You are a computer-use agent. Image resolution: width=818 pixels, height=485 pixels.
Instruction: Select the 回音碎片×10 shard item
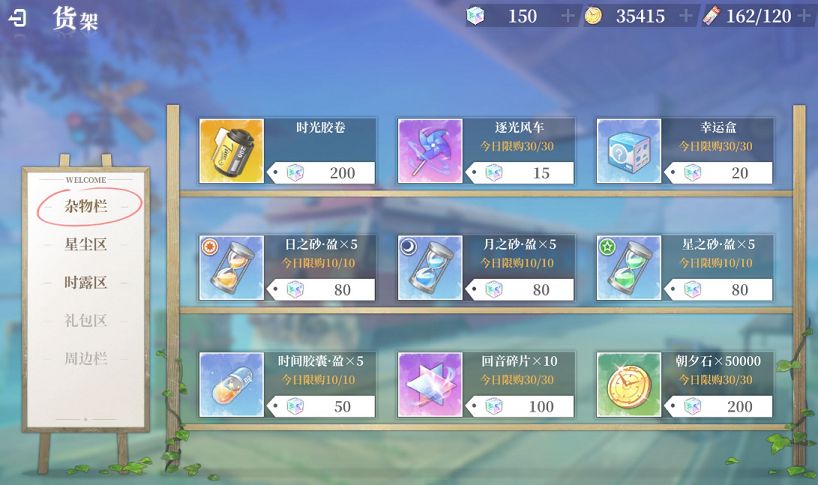(x=486, y=384)
